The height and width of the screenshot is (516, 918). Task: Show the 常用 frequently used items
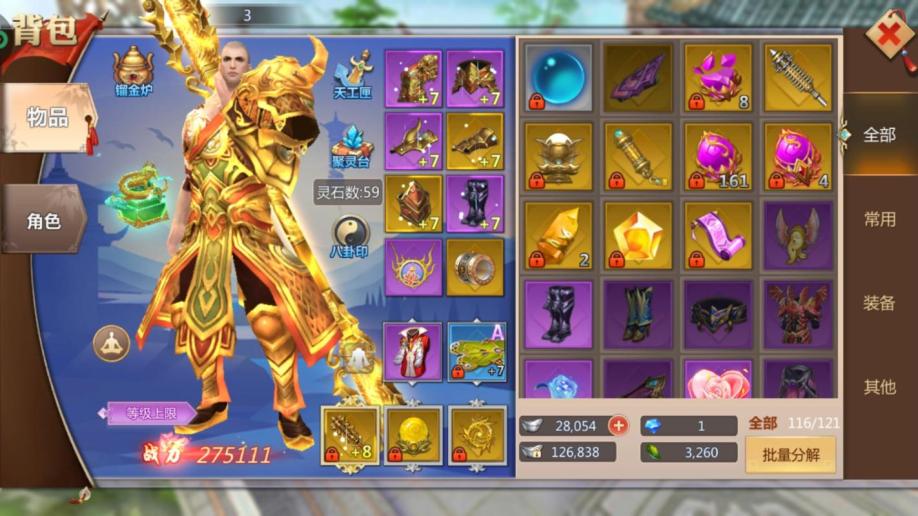pos(880,219)
